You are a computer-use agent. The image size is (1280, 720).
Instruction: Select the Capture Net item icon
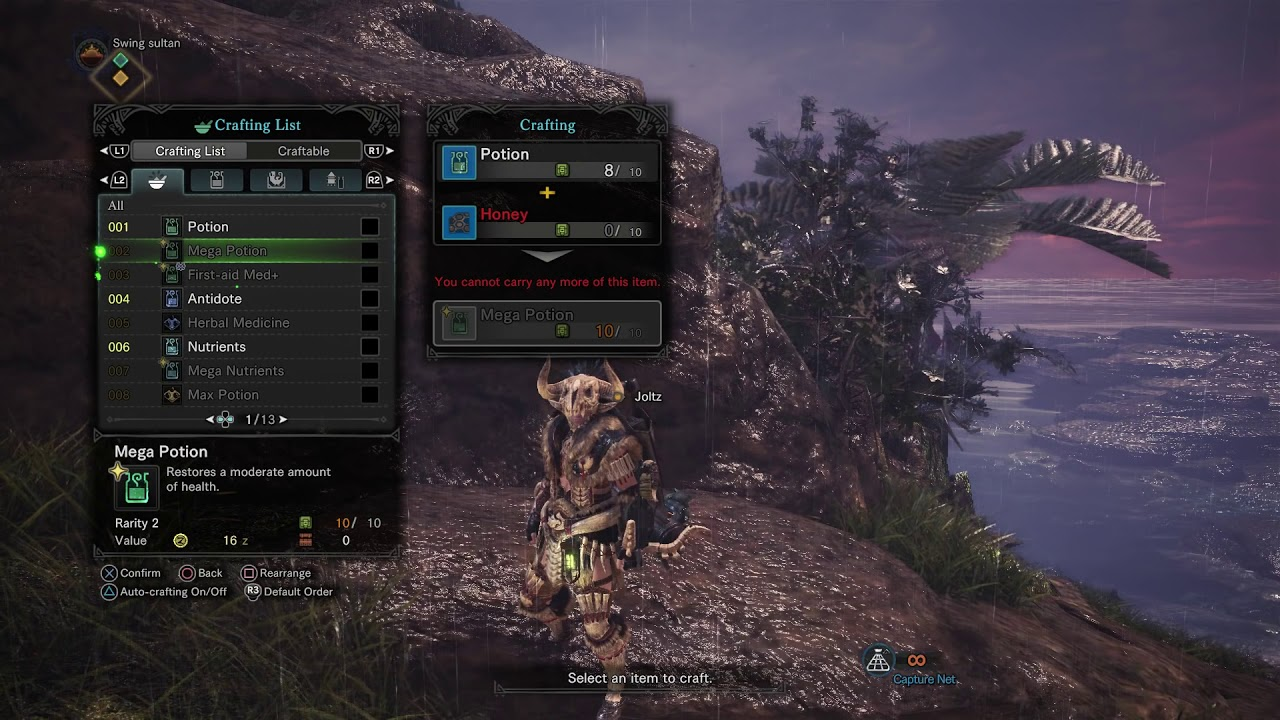coord(879,660)
